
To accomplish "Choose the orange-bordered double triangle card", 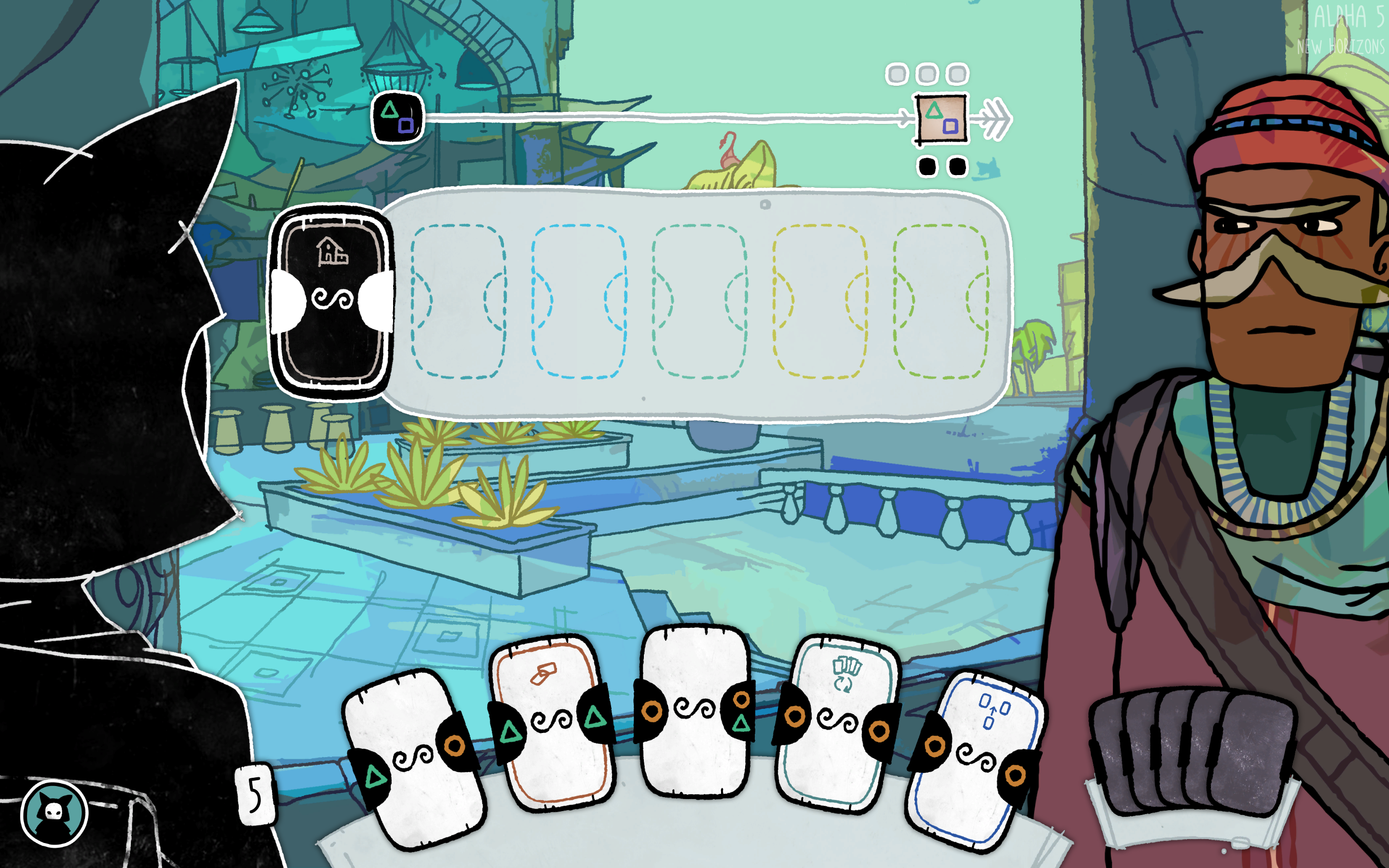I will pyautogui.click(x=552, y=720).
